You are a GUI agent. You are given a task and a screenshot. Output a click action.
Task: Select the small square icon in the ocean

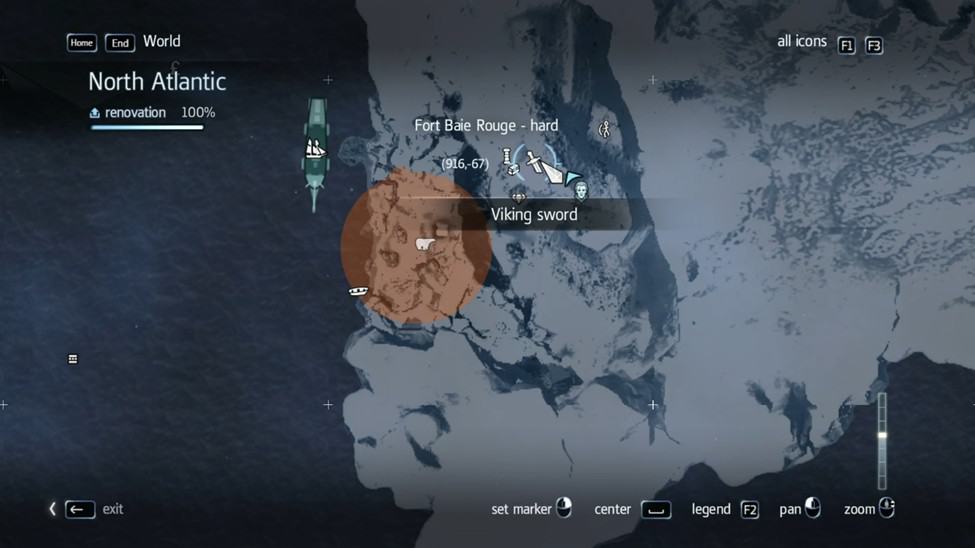pyautogui.click(x=73, y=359)
